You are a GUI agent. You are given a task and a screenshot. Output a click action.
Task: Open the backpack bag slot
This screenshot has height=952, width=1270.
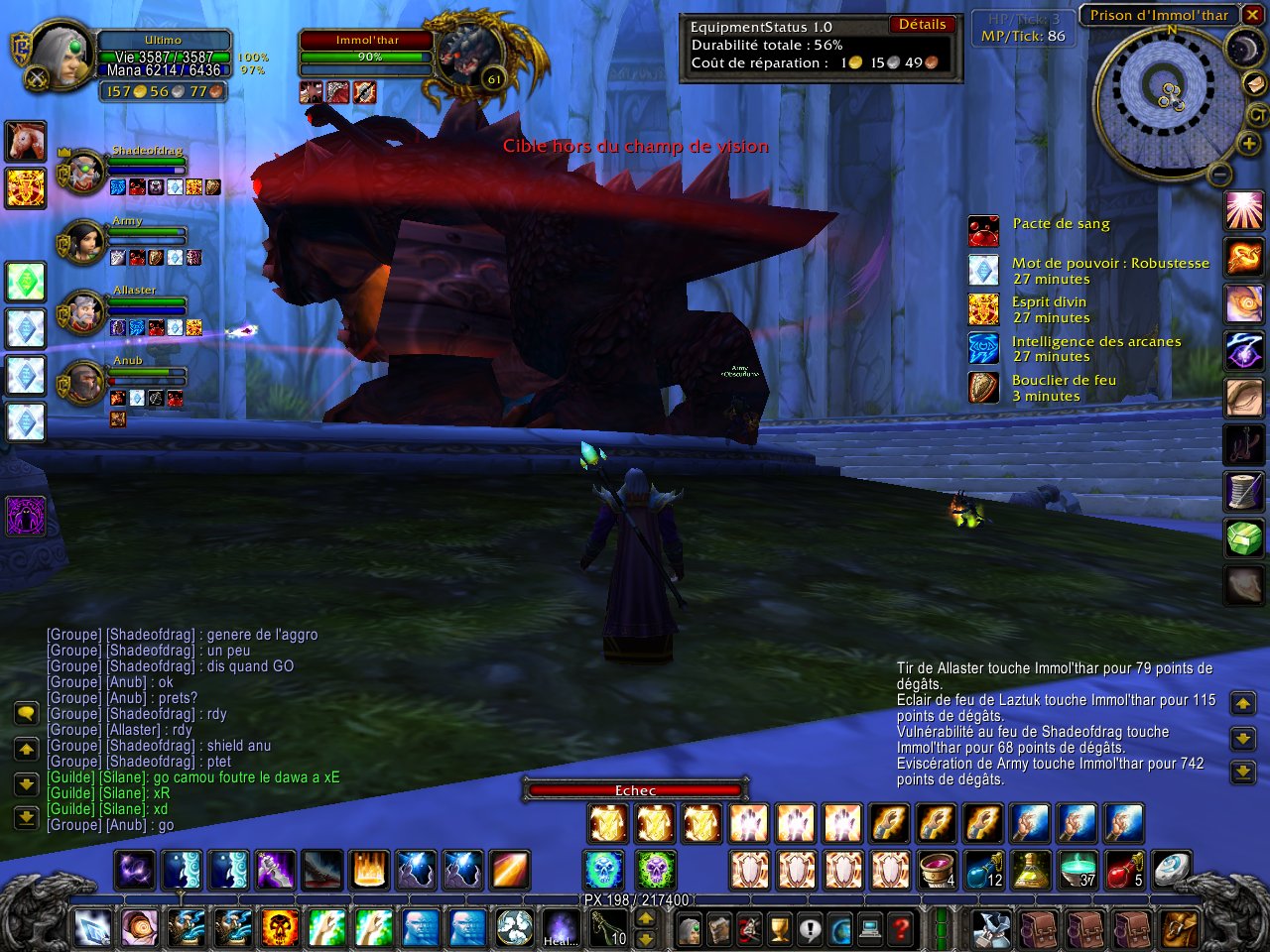[x=1180, y=929]
